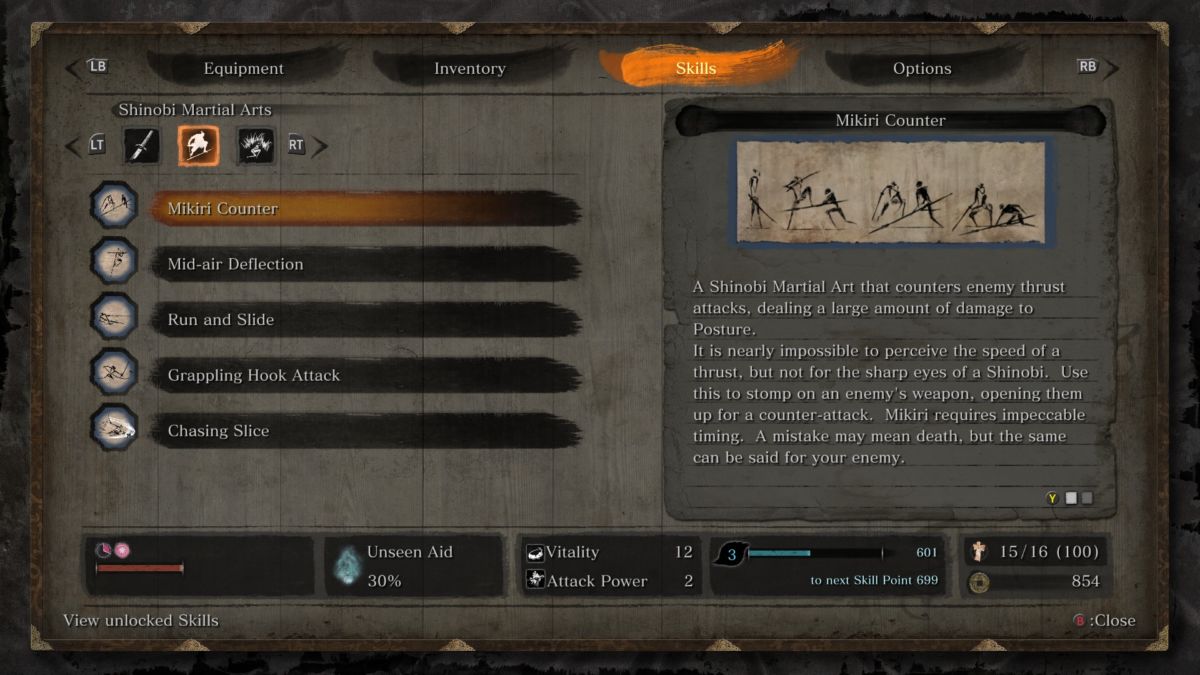Switch to the sword skill category icon
Image resolution: width=1200 pixels, height=675 pixels.
tap(142, 146)
